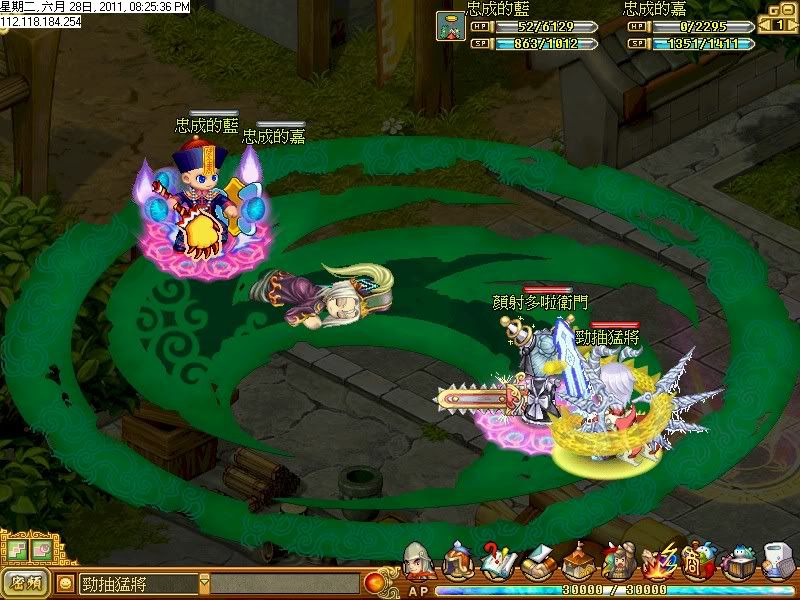Select the 忠成的藍 character portrait
This screenshot has height=600, width=800.
[x=449, y=27]
